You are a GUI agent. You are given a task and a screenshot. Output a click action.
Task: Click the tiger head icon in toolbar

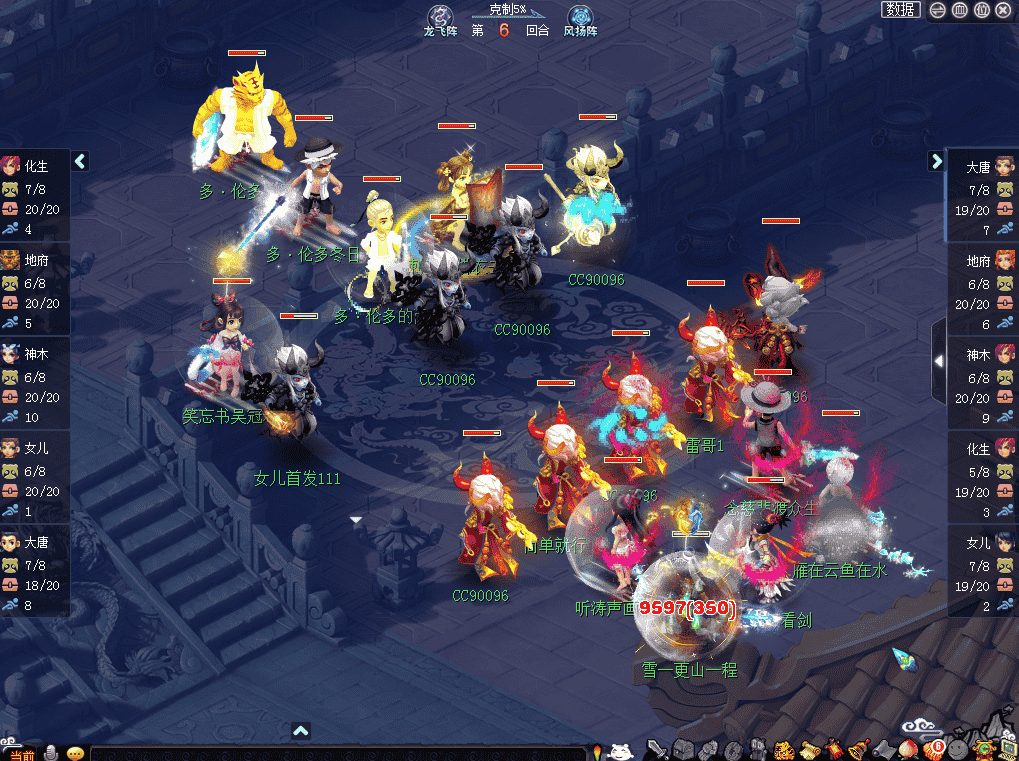point(783,749)
